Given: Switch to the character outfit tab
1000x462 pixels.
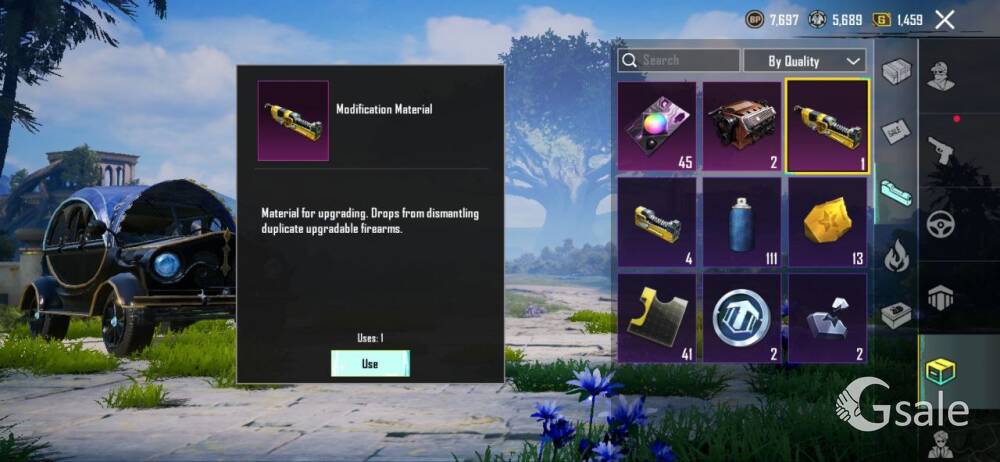Looking at the screenshot, I should (941, 77).
